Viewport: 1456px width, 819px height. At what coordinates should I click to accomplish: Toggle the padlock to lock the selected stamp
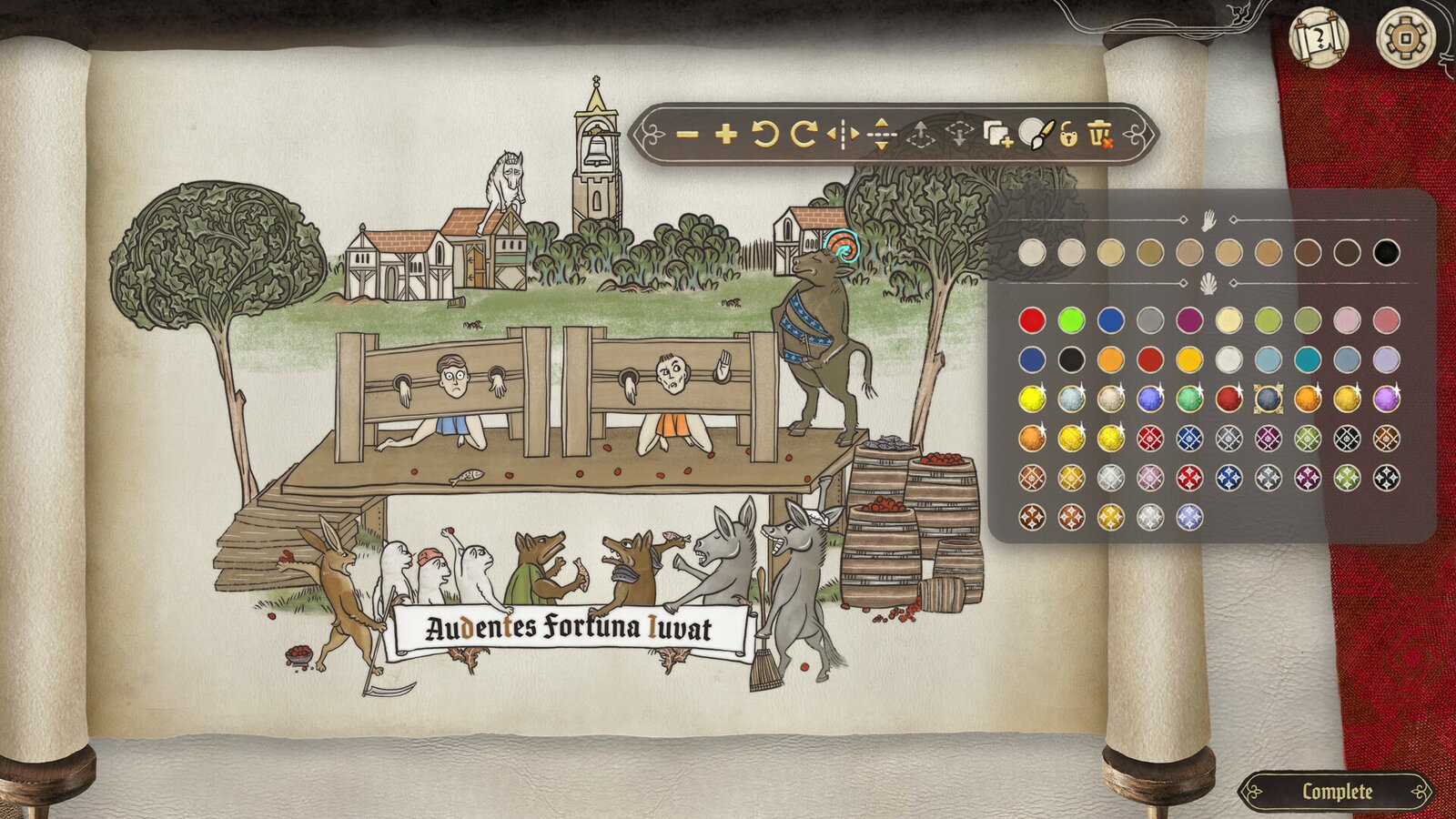[x=1070, y=136]
